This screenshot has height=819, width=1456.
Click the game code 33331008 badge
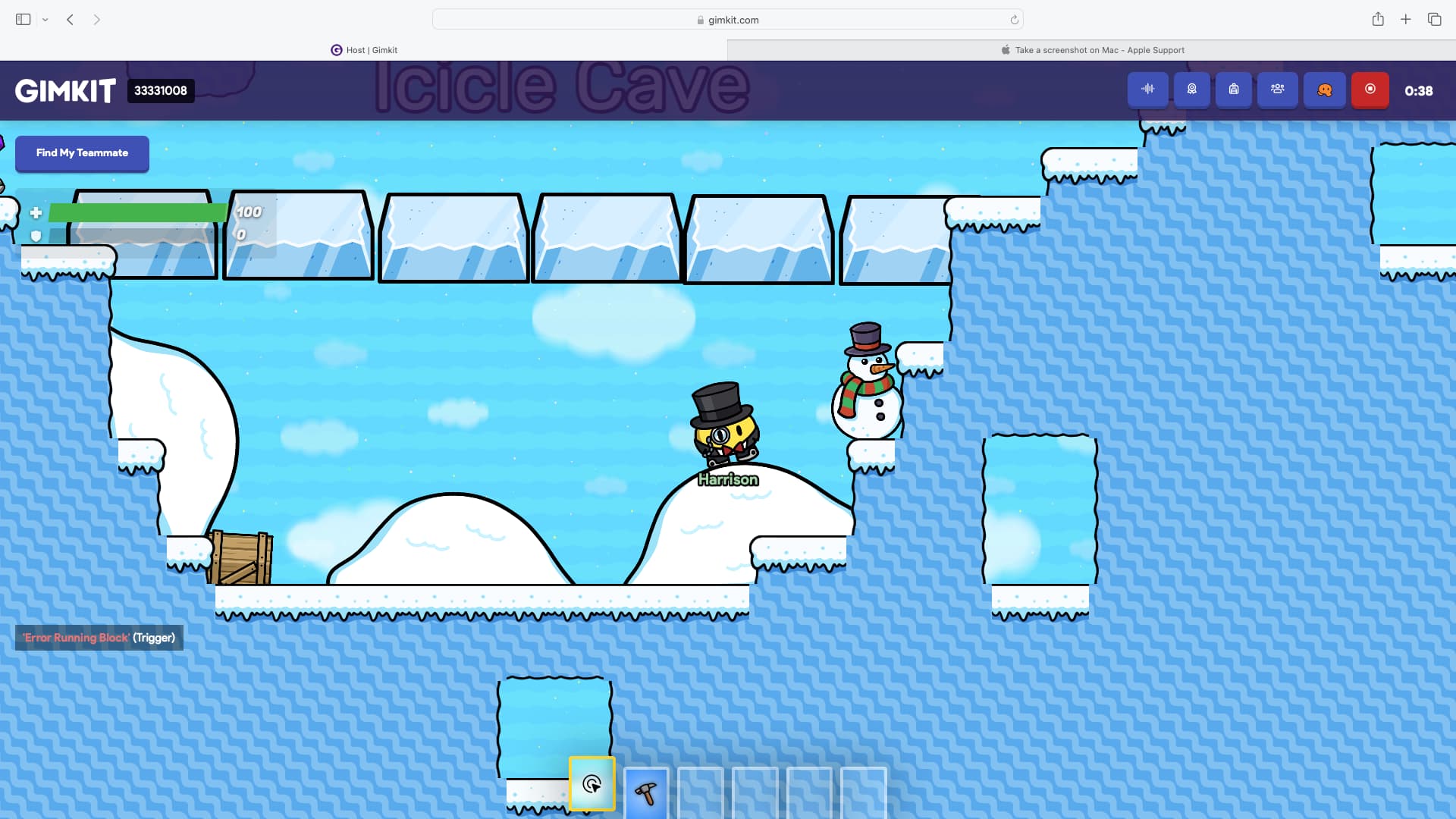[x=161, y=91]
